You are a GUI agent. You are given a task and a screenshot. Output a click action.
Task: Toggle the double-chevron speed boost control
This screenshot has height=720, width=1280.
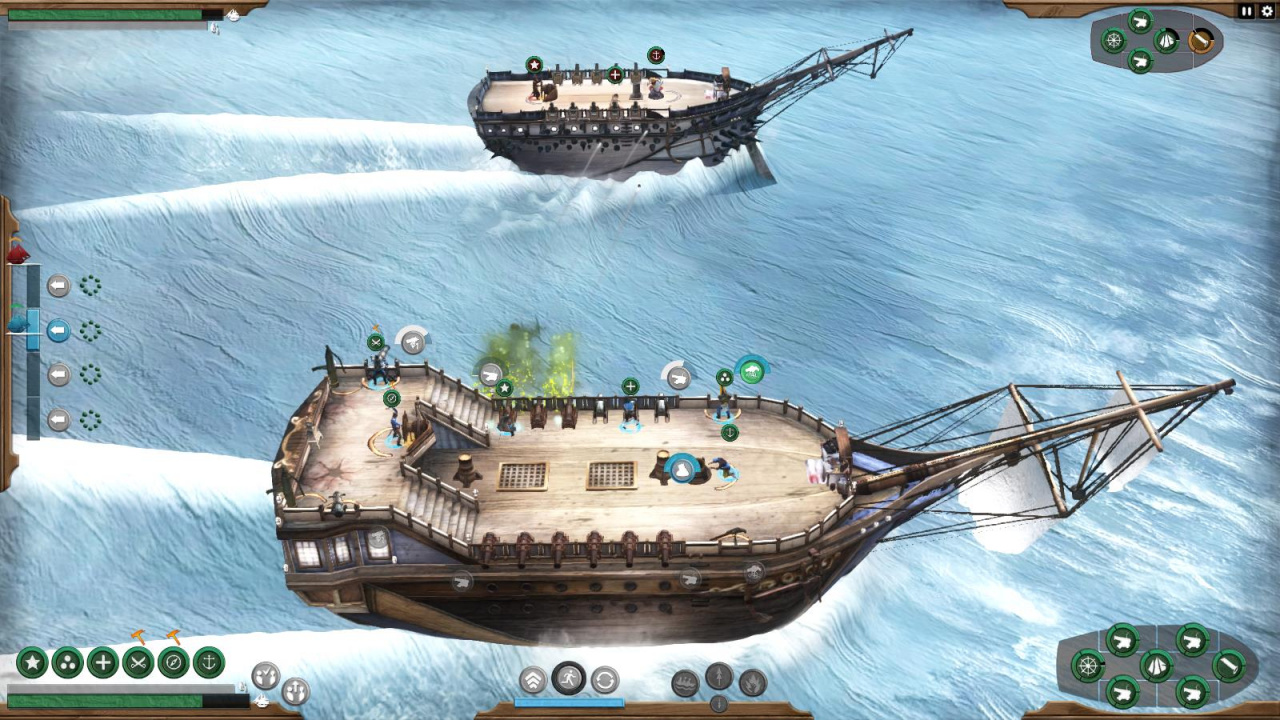click(534, 679)
